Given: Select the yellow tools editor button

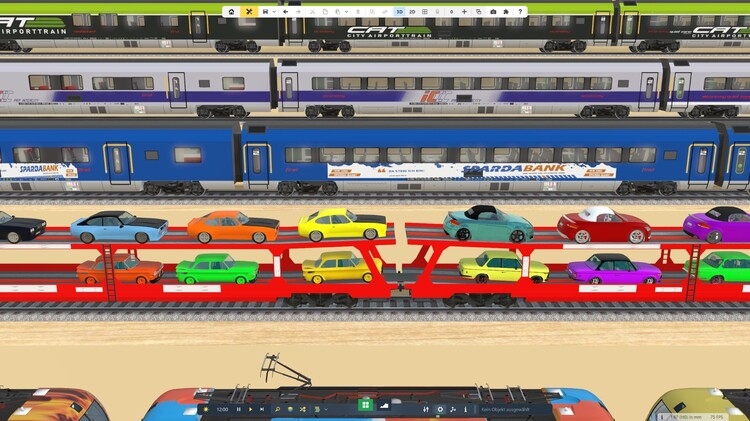Looking at the screenshot, I should click(248, 11).
